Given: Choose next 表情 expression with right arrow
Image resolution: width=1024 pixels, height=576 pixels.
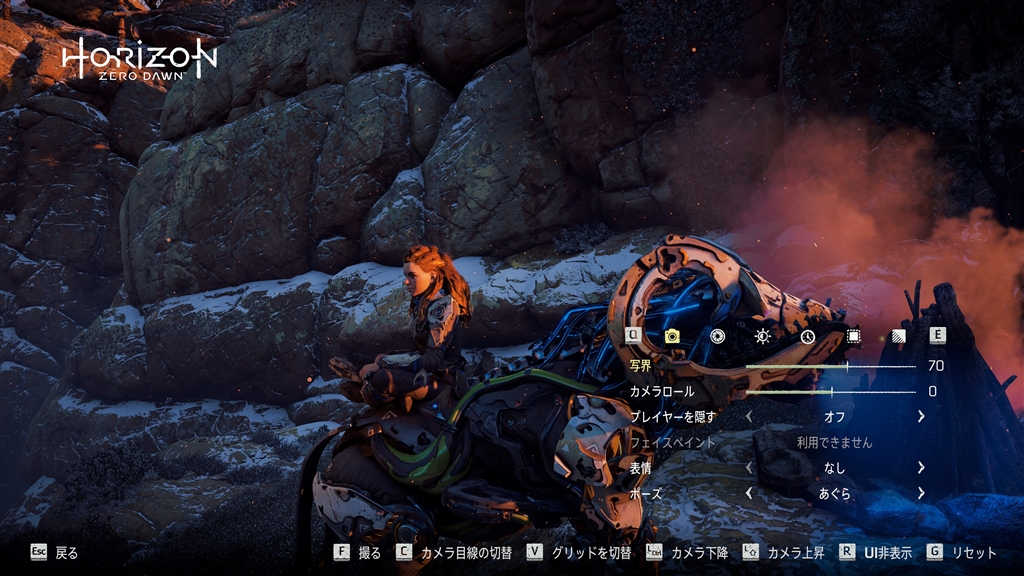Looking at the screenshot, I should [921, 467].
